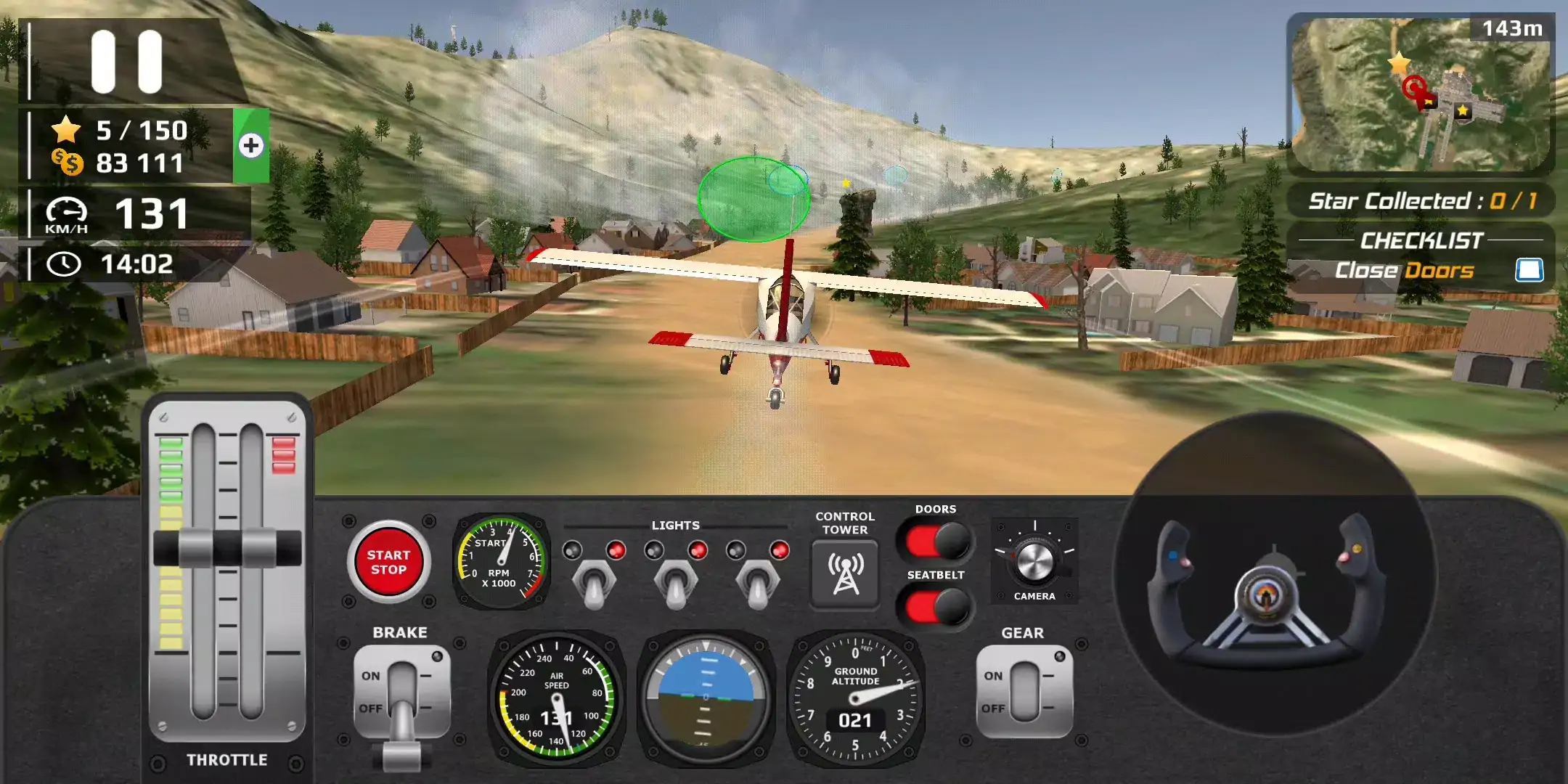Tick the Close Doors checklist box
The height and width of the screenshot is (784, 1568).
click(1529, 270)
